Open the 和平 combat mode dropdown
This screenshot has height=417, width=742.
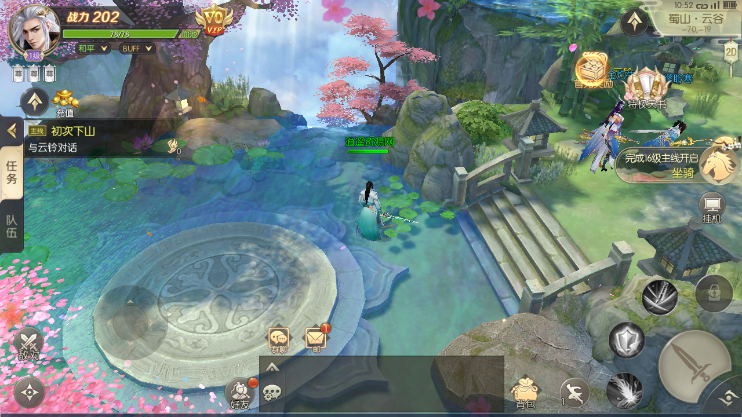(92, 47)
